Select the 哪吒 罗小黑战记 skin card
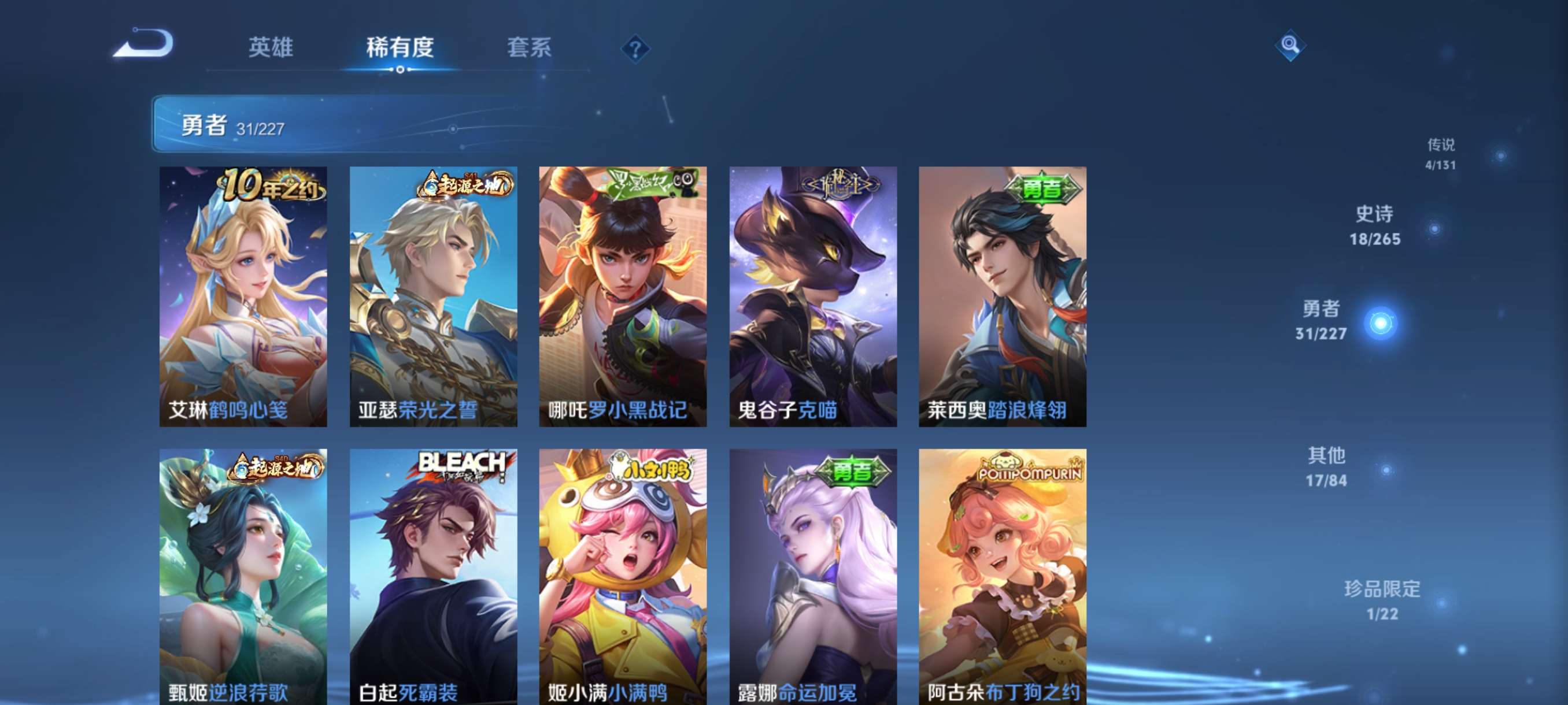 point(623,296)
